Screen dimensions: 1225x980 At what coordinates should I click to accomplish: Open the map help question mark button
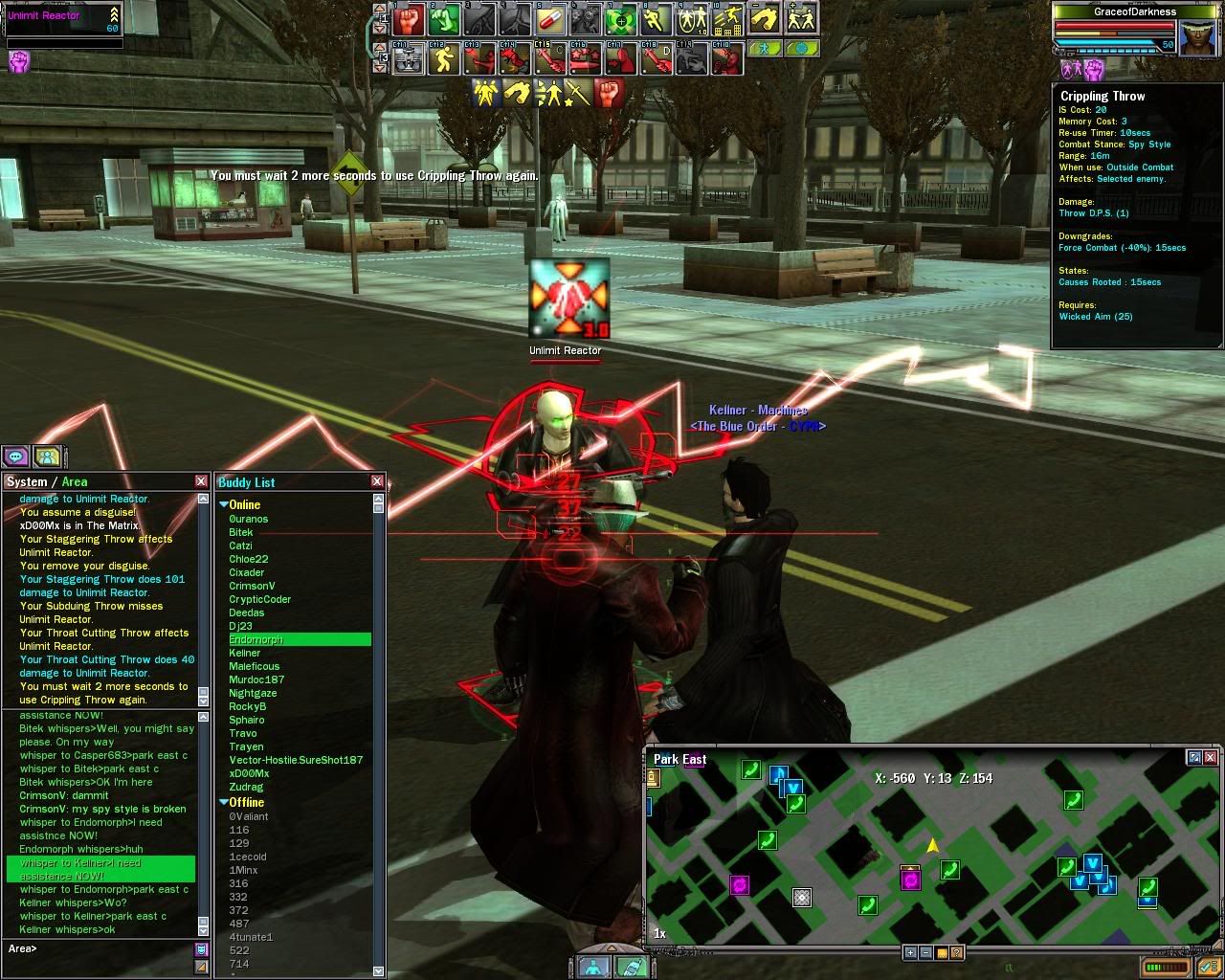coord(956,952)
